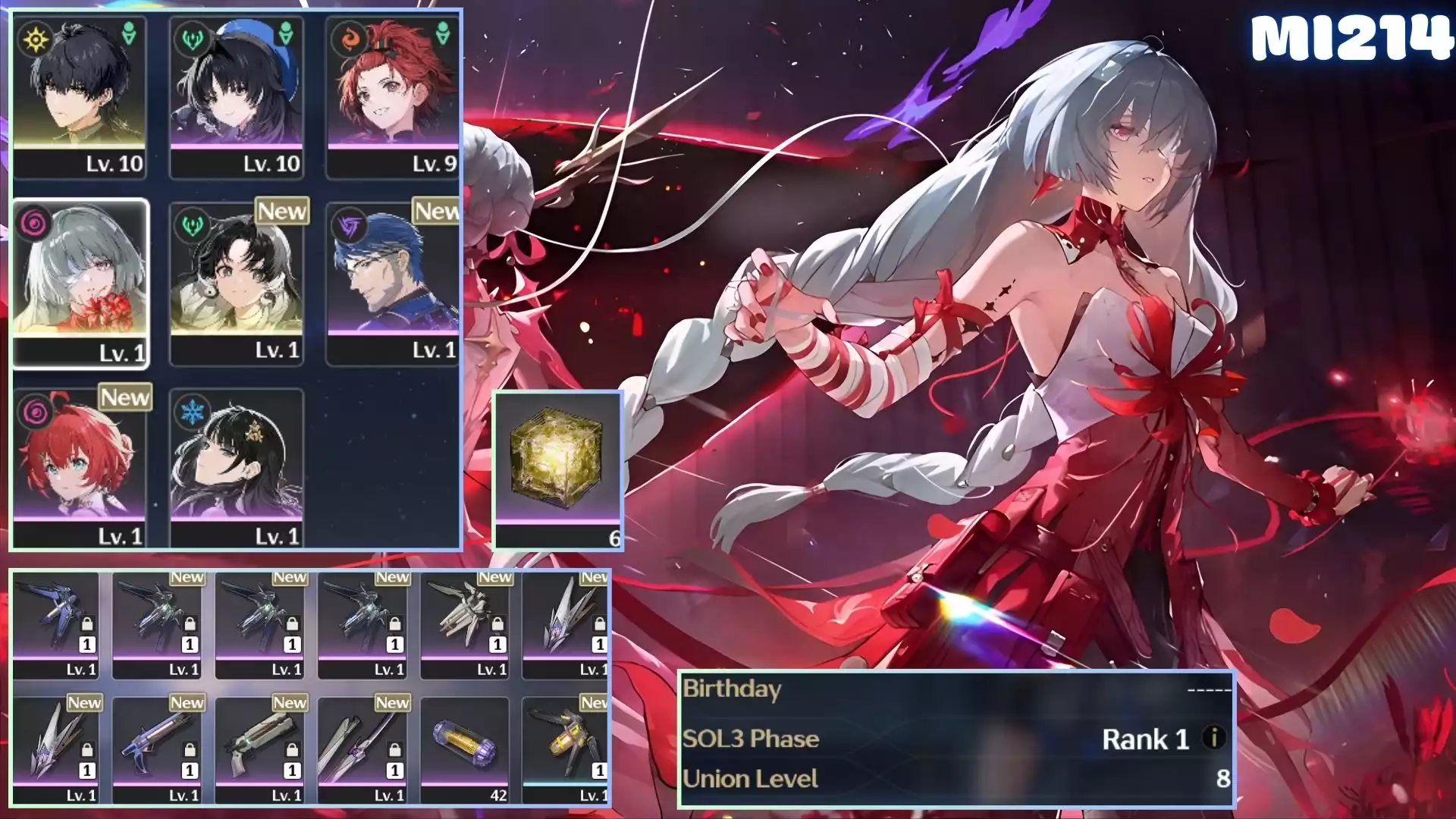This screenshot has width=1456, height=819.
Task: Choose the girl wearing a blue beret
Action: coord(237,95)
